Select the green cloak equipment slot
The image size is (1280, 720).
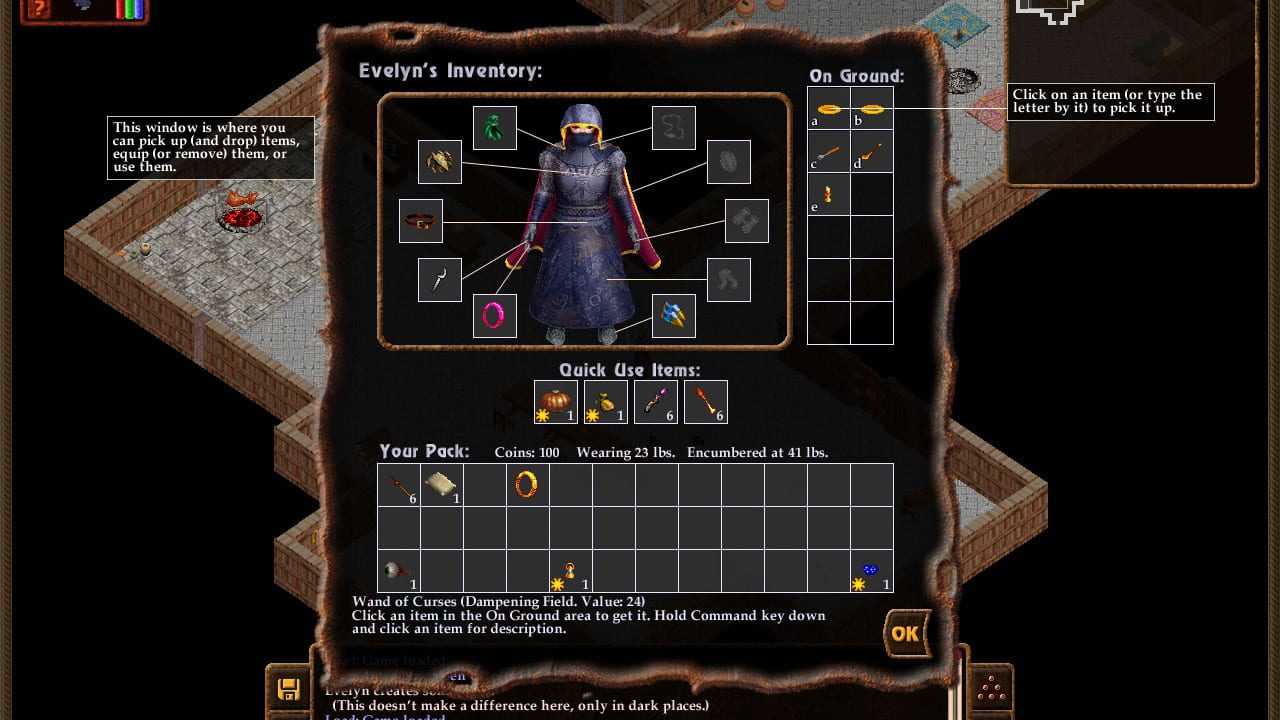(494, 128)
